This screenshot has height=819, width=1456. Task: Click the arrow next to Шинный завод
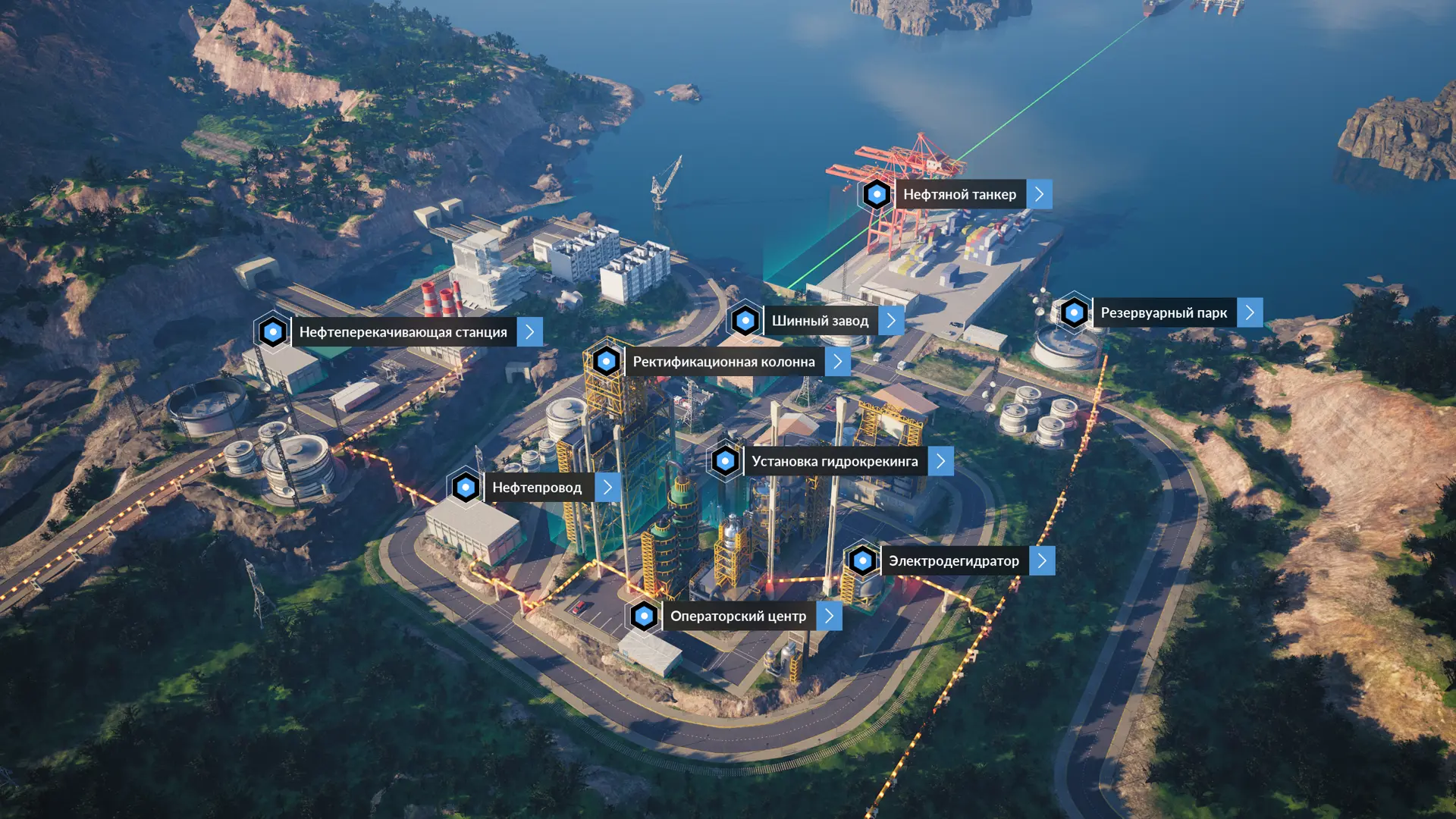pos(891,321)
